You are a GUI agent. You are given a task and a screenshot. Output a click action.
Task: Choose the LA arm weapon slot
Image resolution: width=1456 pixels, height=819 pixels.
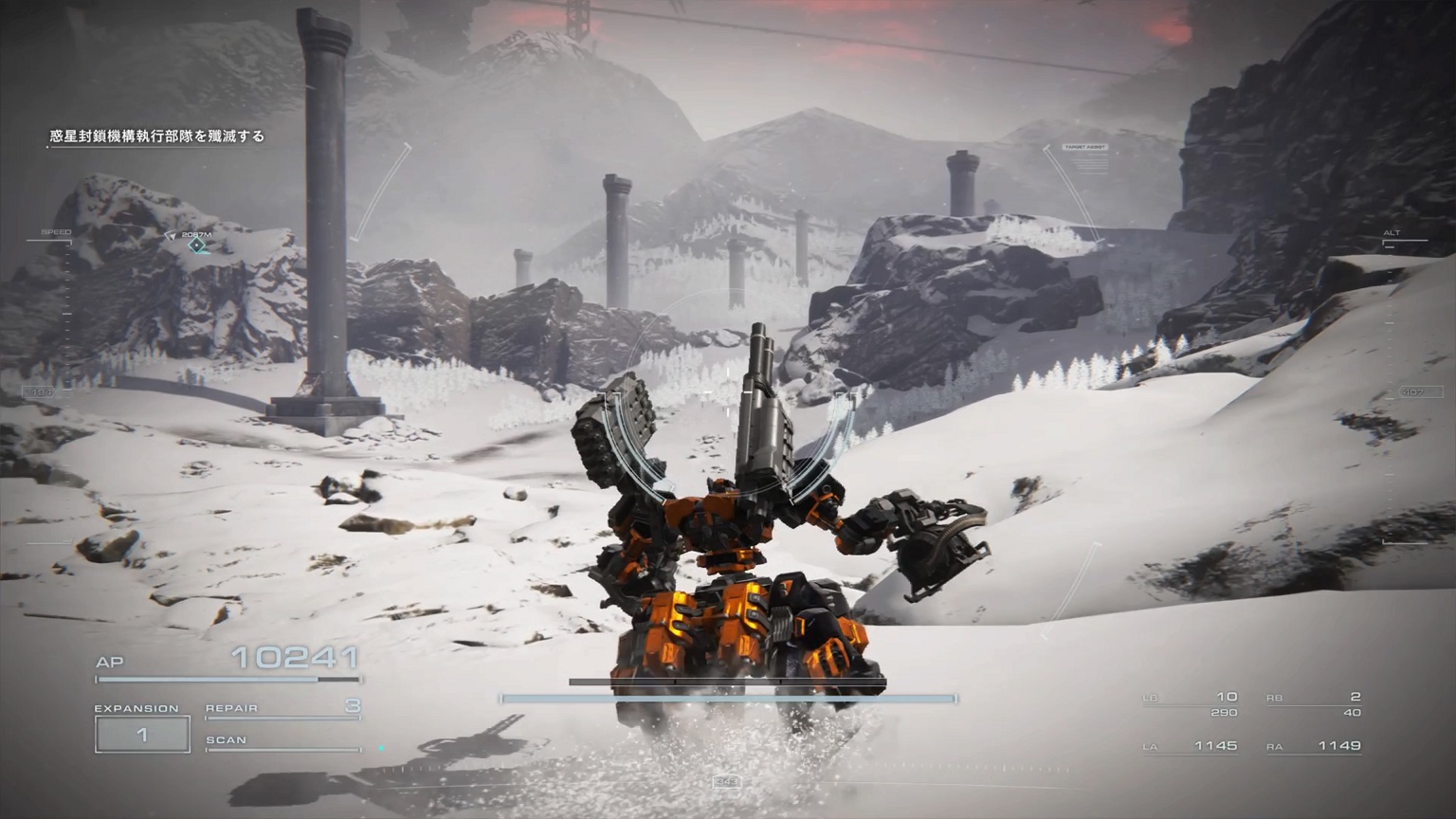[x=1192, y=747]
